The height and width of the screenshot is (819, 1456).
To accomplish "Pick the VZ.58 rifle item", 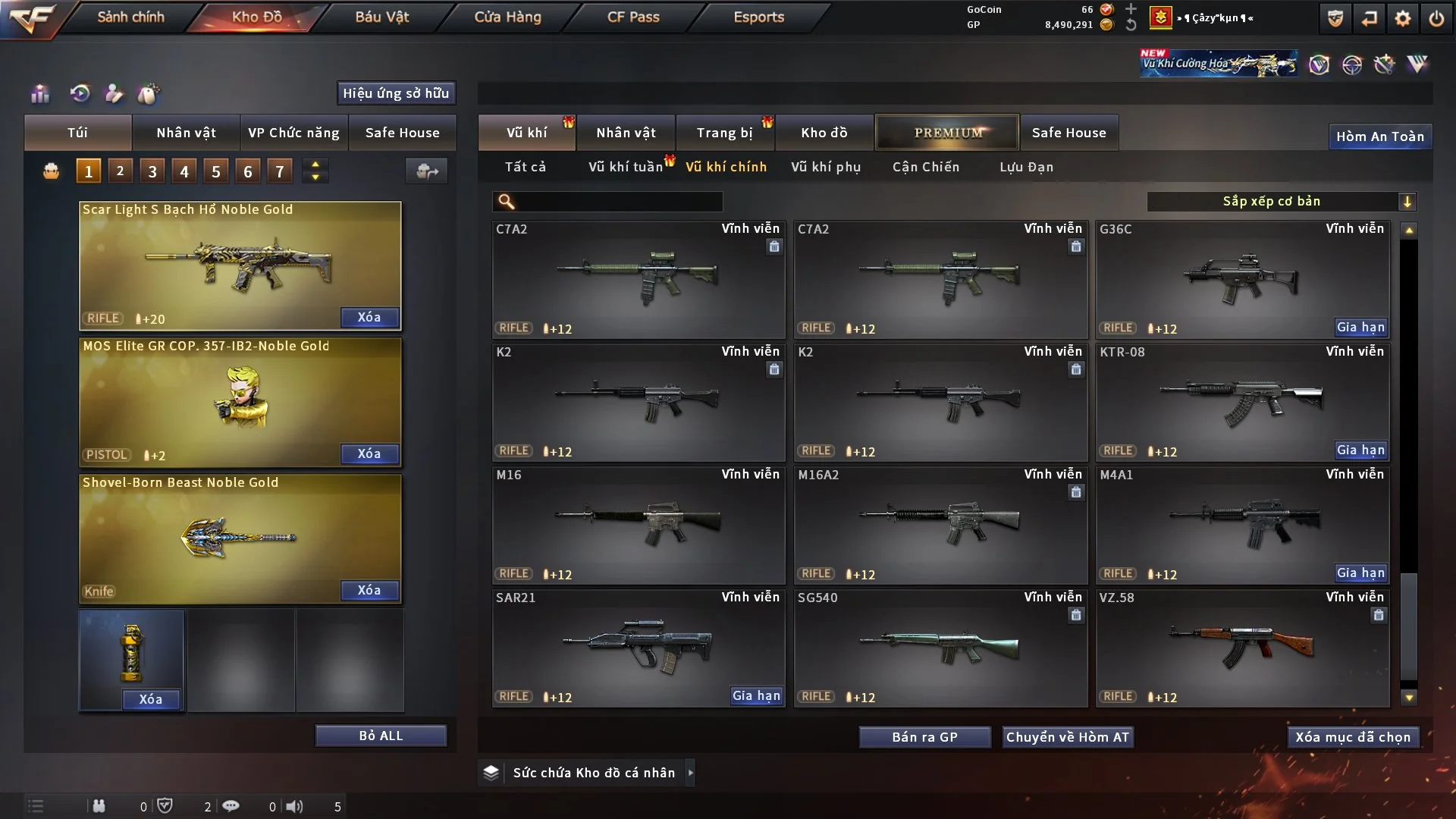I will (1242, 648).
